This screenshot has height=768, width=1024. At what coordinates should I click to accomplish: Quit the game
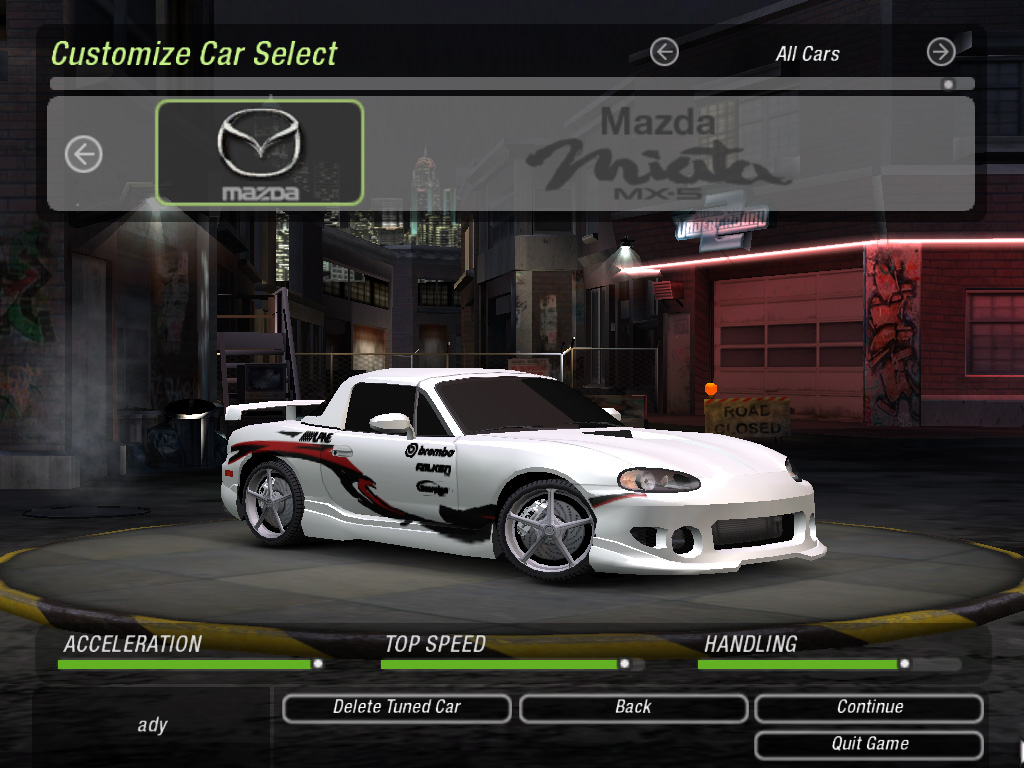pos(869,745)
